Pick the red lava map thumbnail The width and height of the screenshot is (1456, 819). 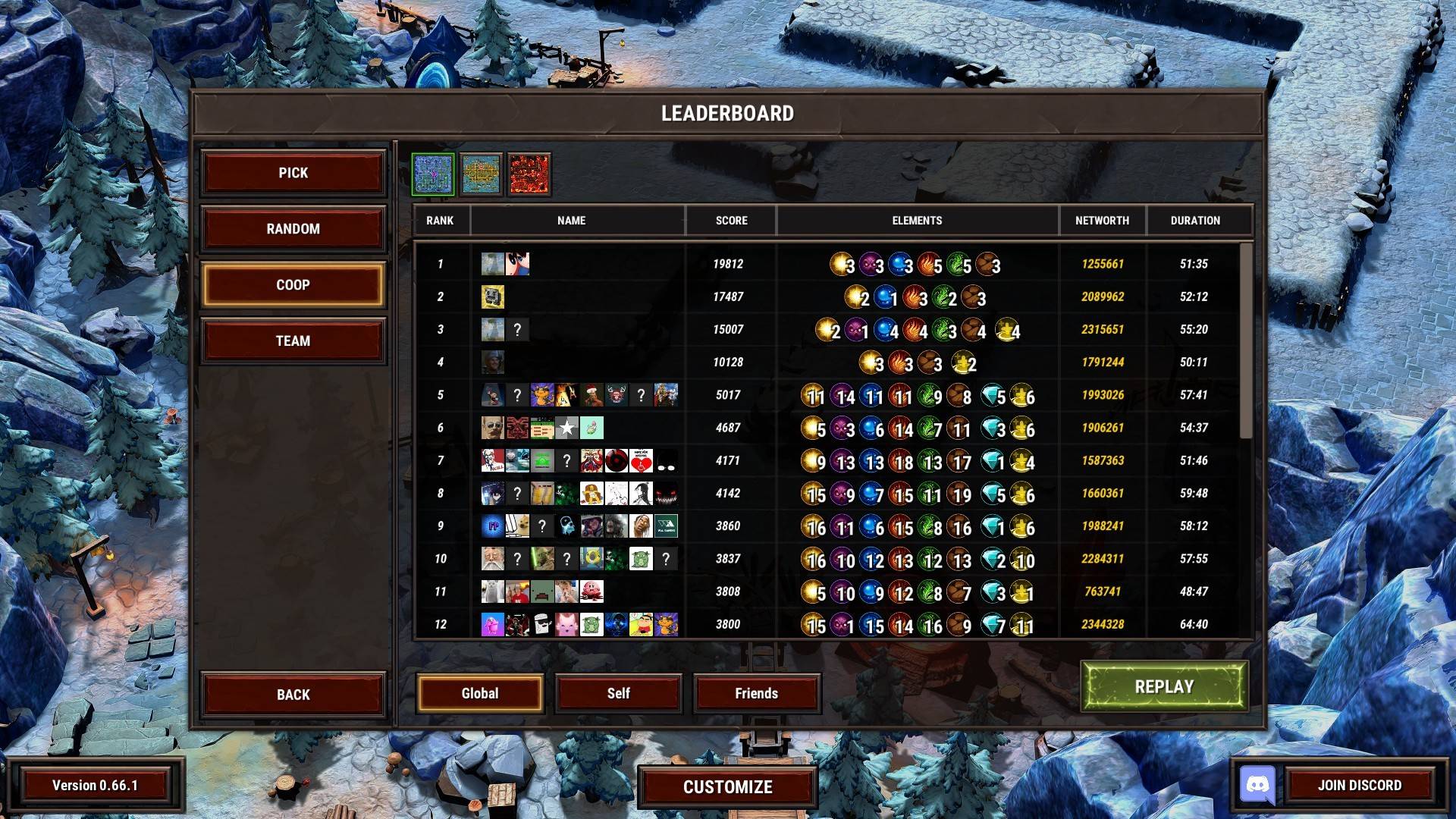click(x=529, y=174)
